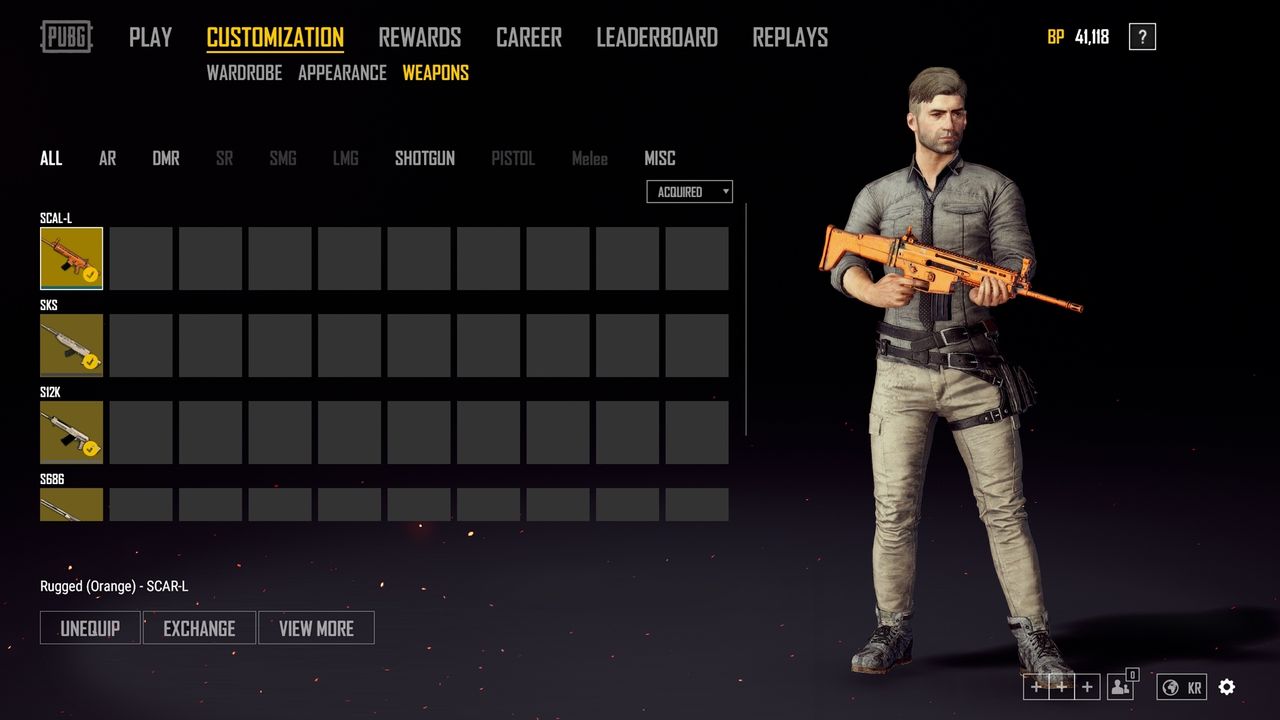Click the first plus icon to invite a teammate
Viewport: 1280px width, 720px height.
1036,687
